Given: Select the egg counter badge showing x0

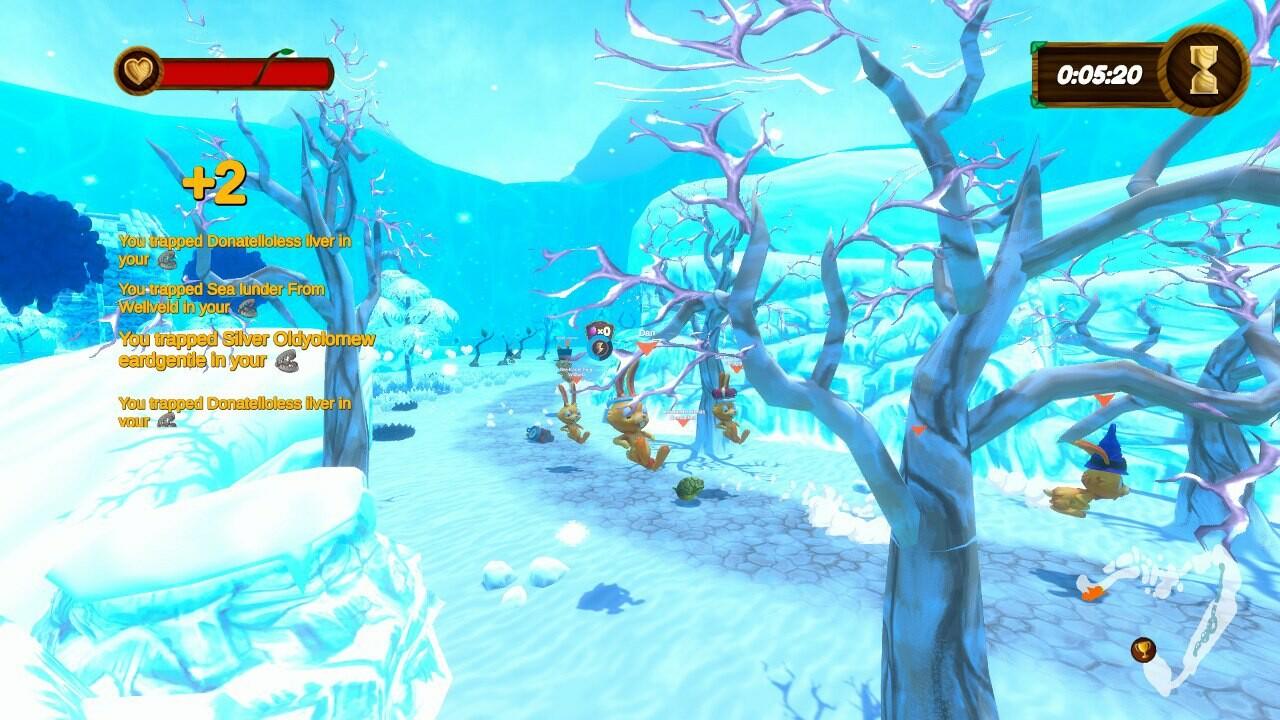Looking at the screenshot, I should pyautogui.click(x=599, y=331).
